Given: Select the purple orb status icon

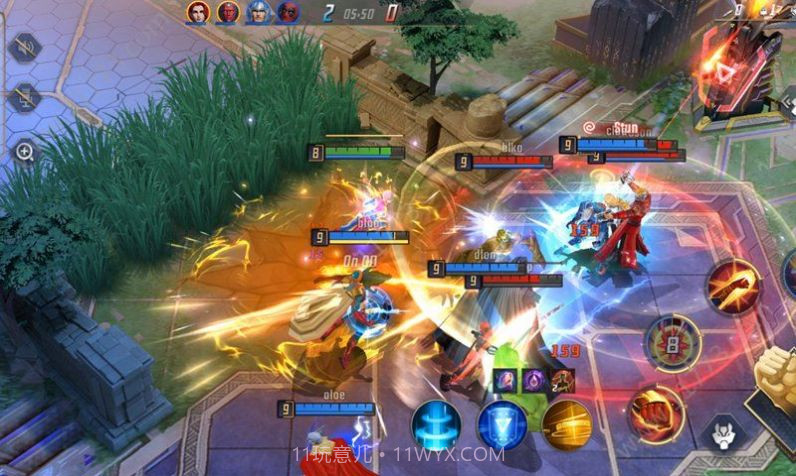Looking at the screenshot, I should (535, 379).
